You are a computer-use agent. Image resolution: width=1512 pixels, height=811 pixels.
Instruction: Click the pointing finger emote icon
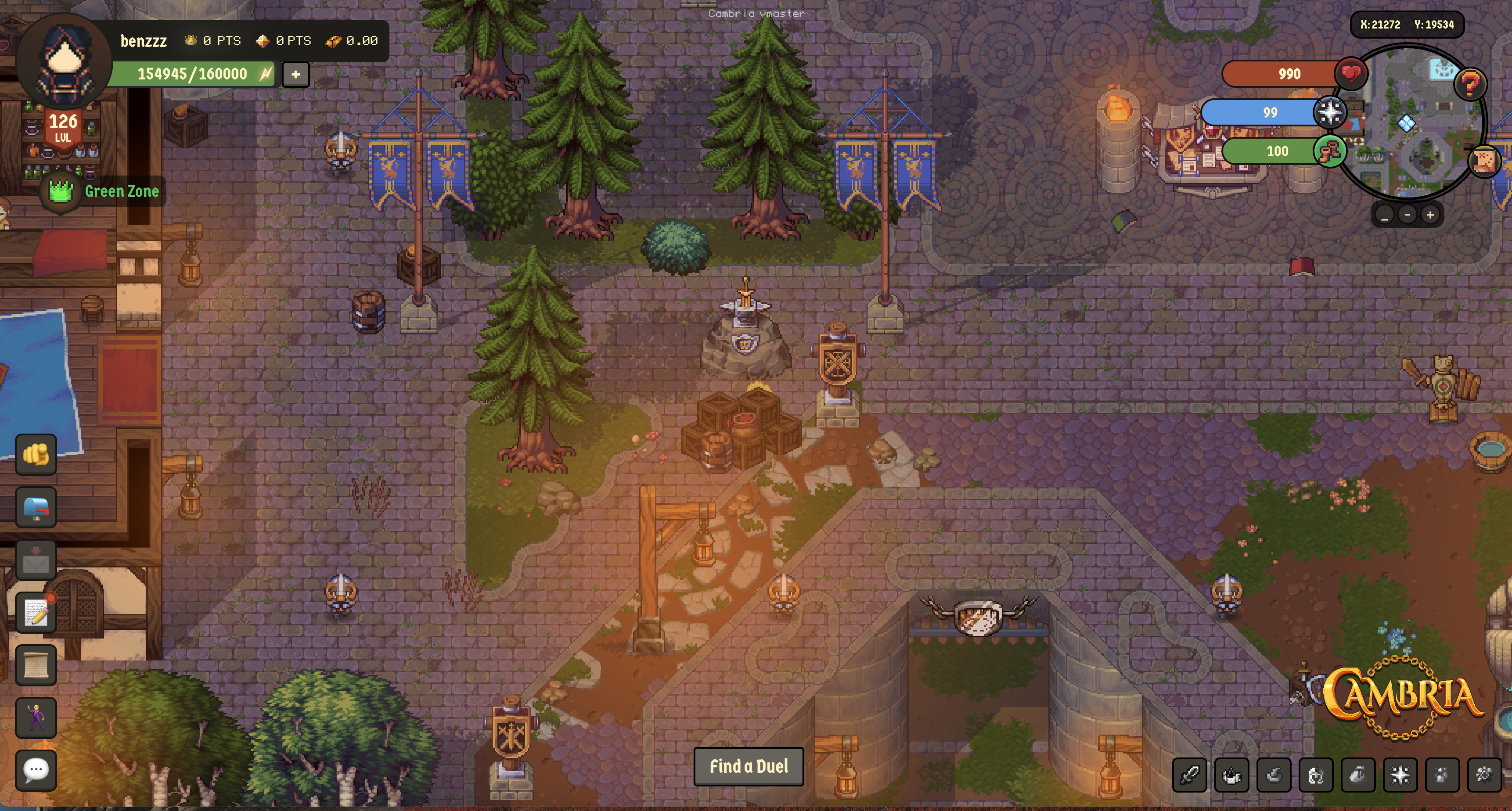click(36, 456)
